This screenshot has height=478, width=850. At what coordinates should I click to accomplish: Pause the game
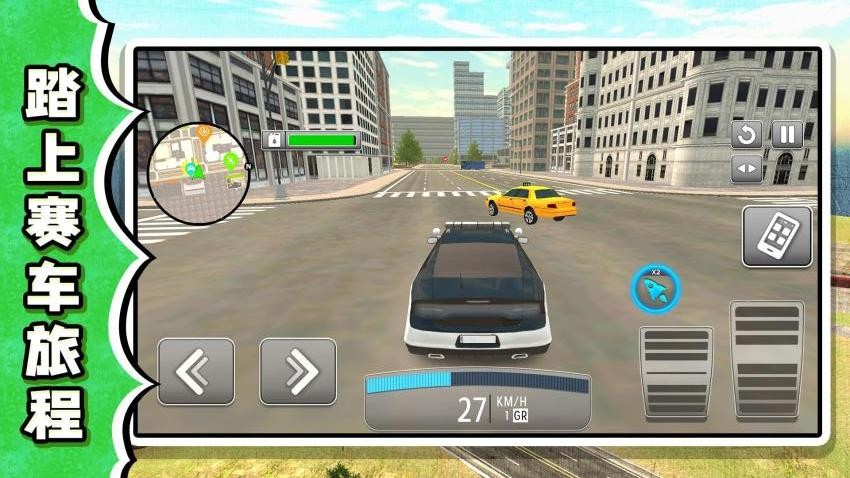[x=787, y=134]
